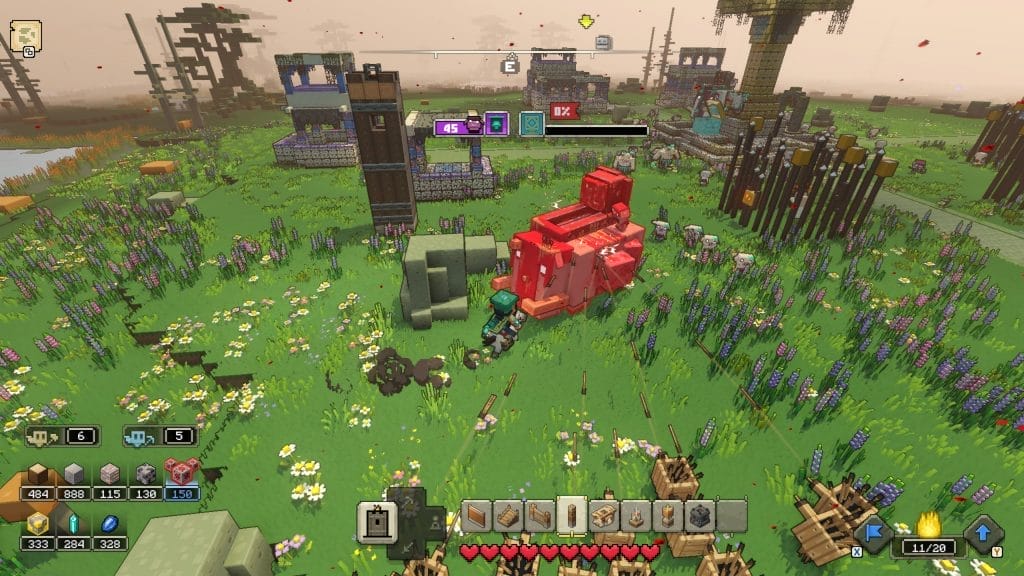Click the blue allay builder icon

click(x=137, y=436)
